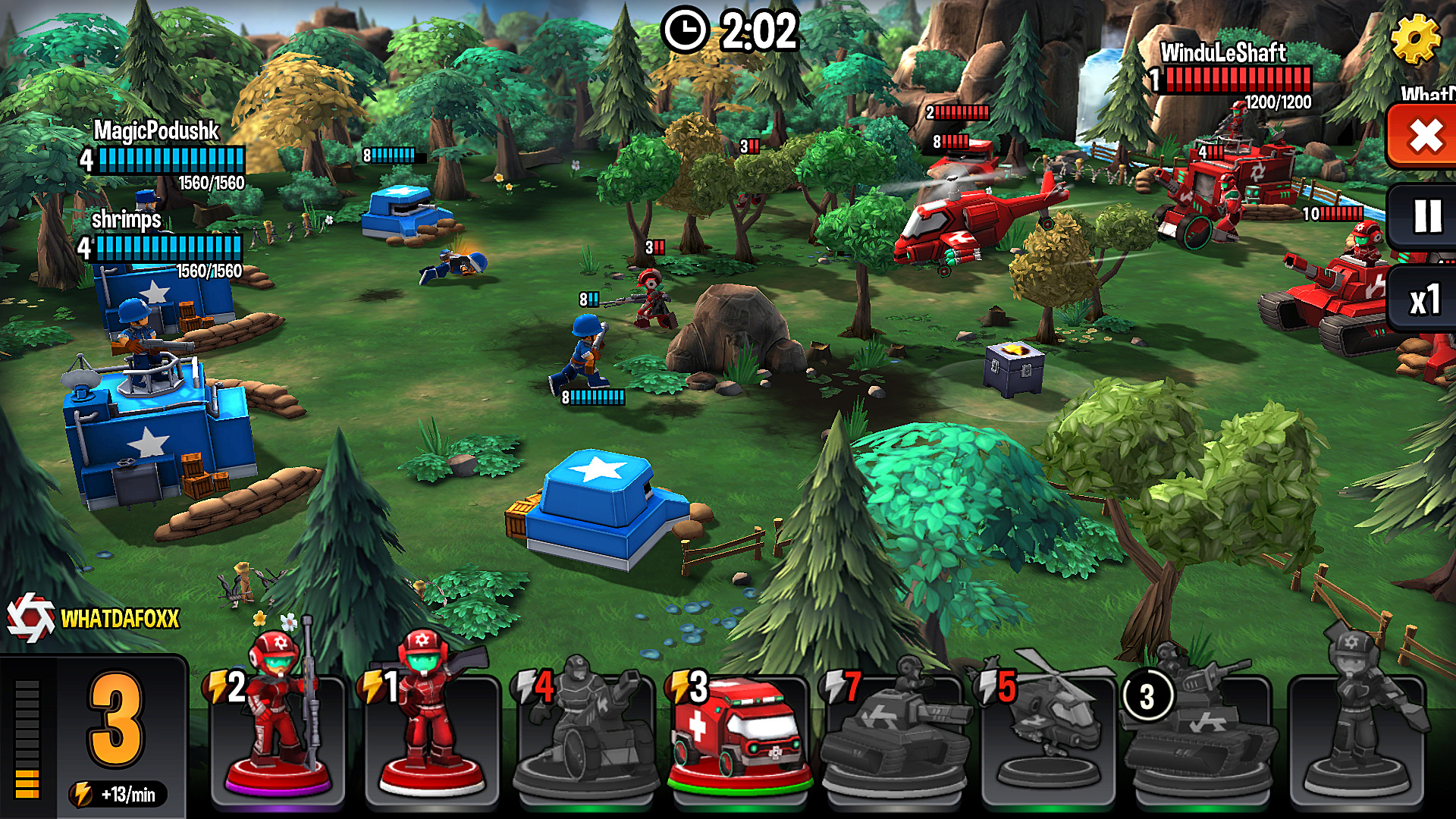This screenshot has width=1456, height=819.
Task: Select the helicopter card costing 5
Action: pyautogui.click(x=1048, y=732)
